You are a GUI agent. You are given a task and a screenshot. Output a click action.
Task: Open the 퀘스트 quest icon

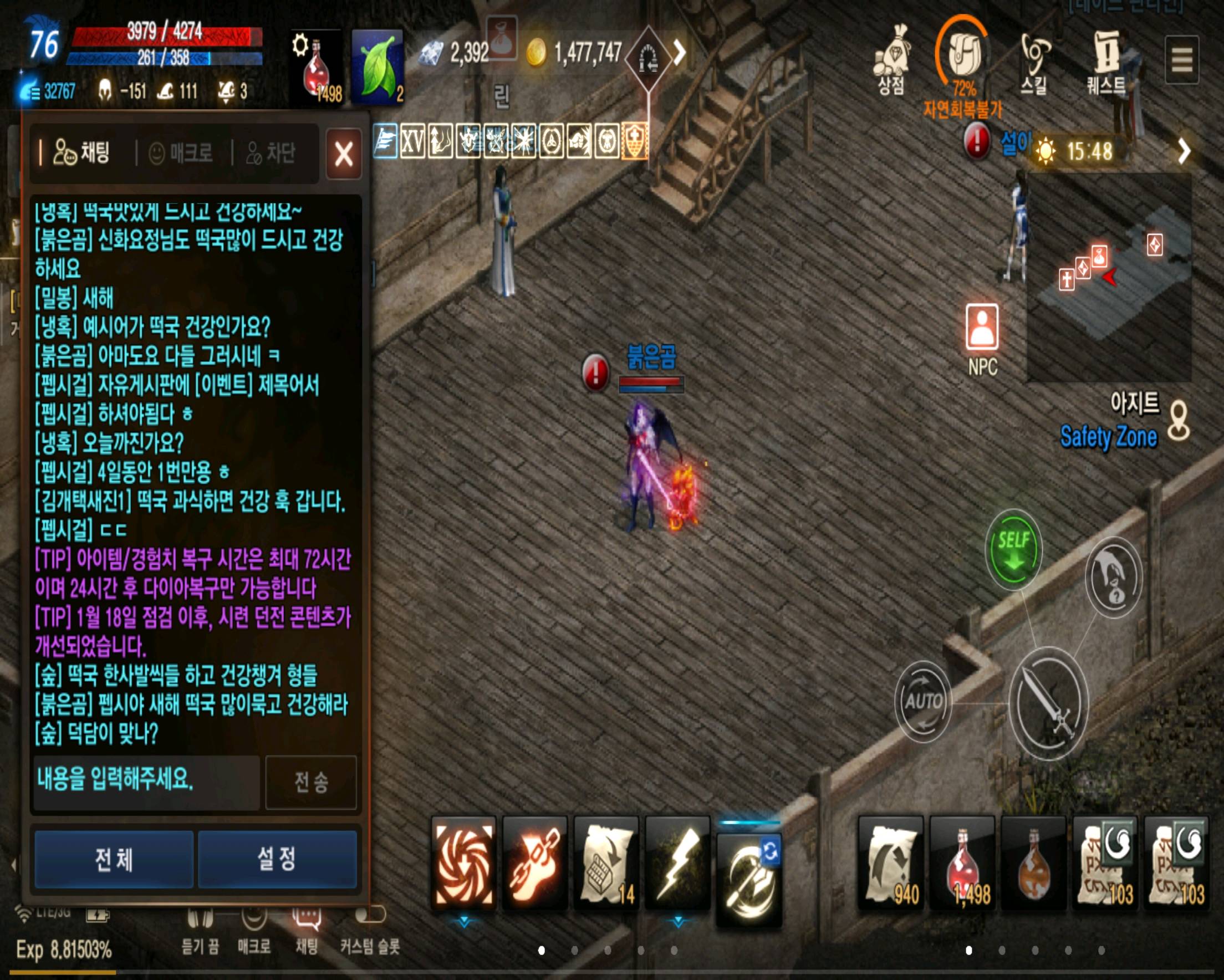tap(1107, 57)
